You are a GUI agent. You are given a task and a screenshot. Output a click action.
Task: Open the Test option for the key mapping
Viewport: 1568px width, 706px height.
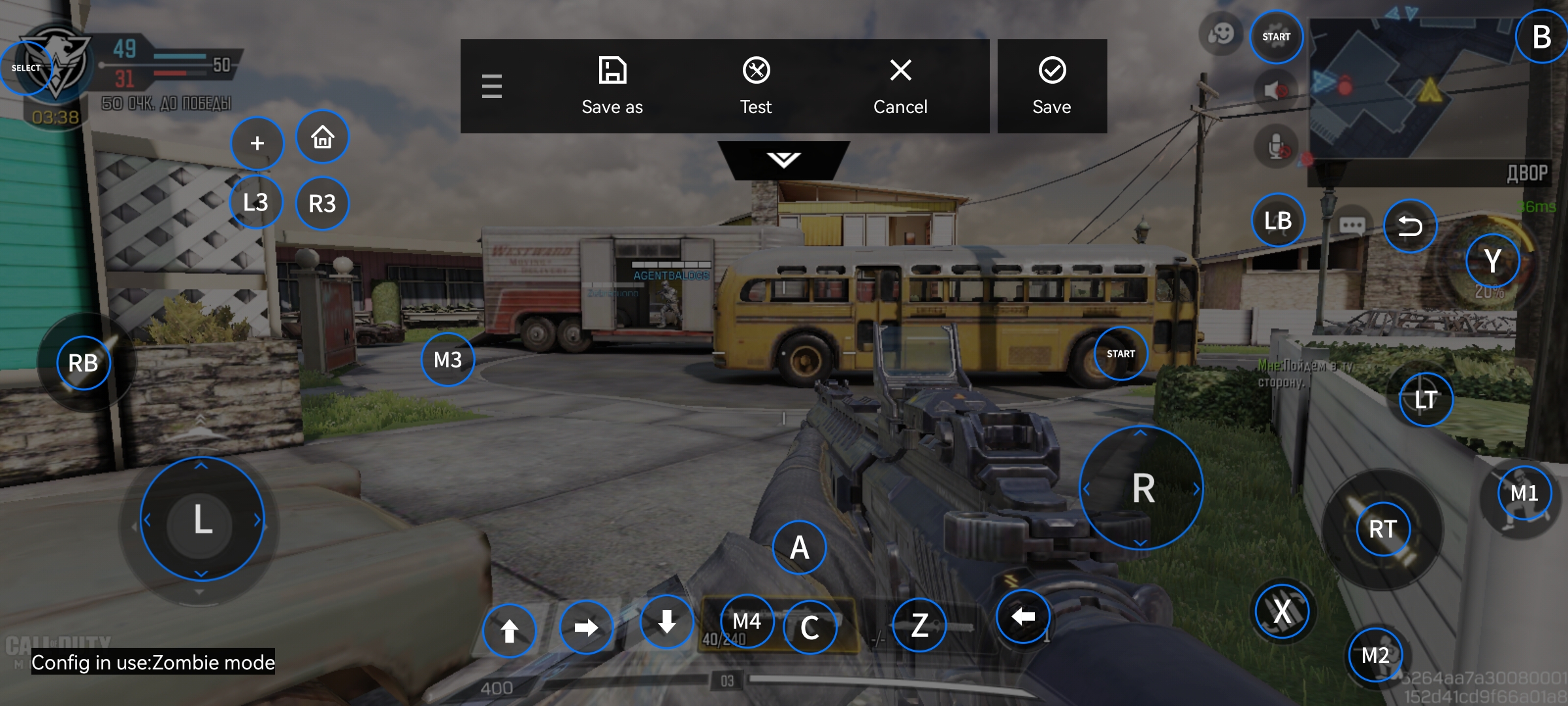(756, 86)
